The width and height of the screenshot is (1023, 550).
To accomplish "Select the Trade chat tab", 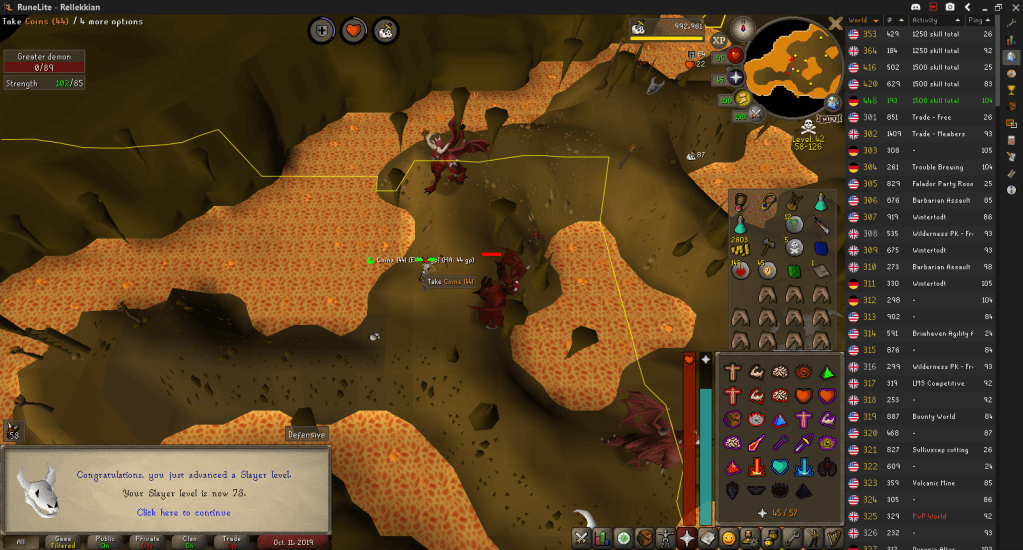I will [232, 541].
